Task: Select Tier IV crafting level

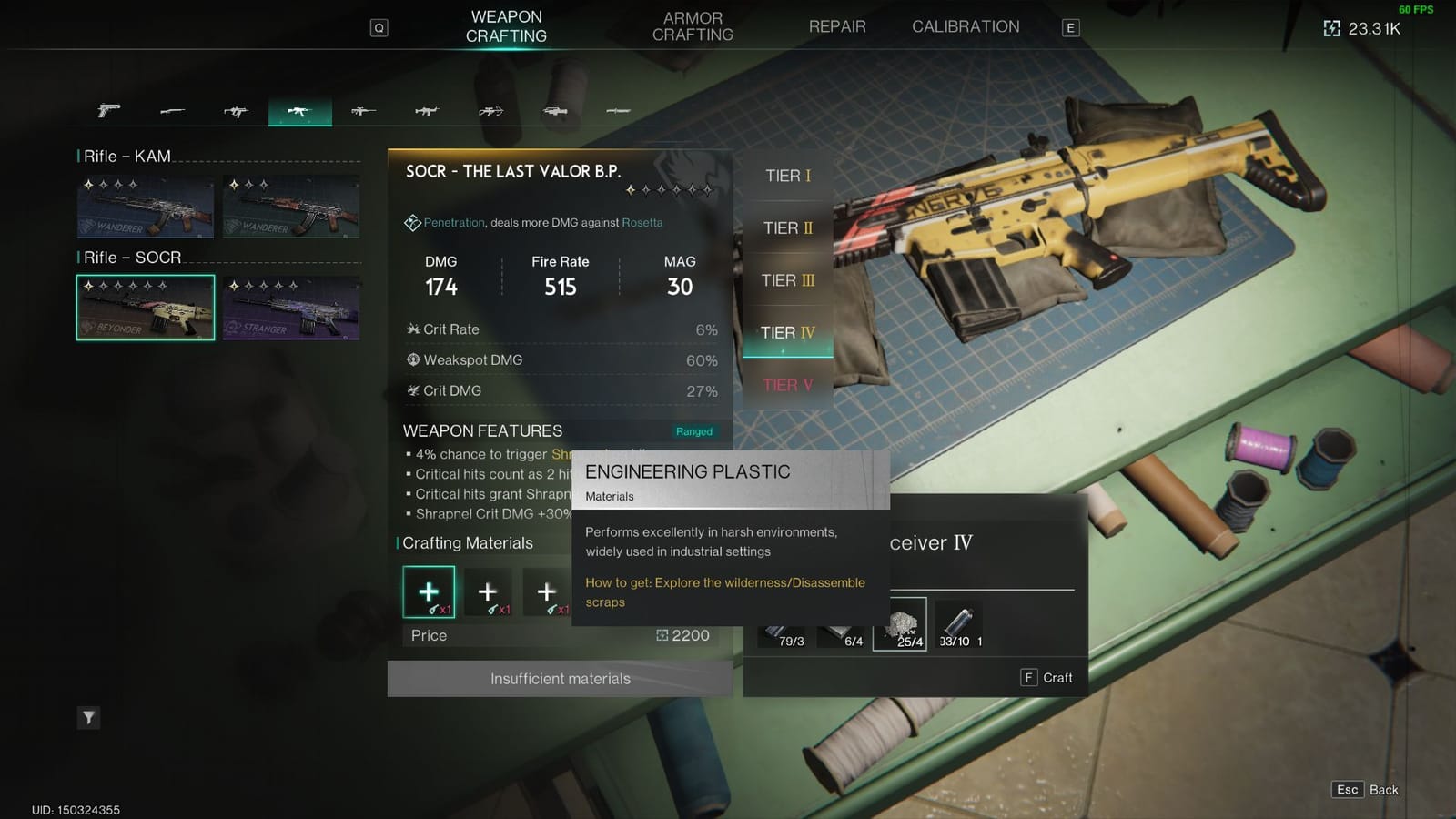Action: [x=788, y=333]
